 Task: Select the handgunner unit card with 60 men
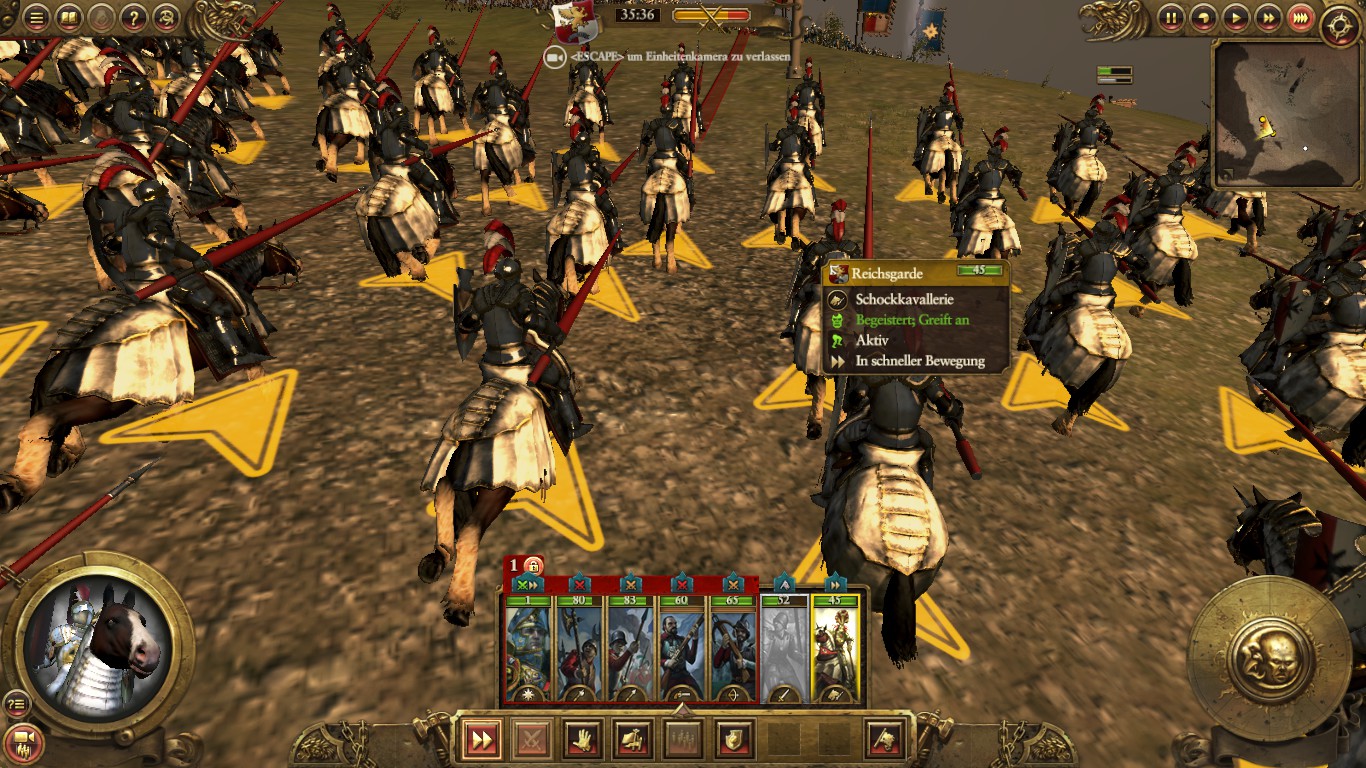coord(682,650)
